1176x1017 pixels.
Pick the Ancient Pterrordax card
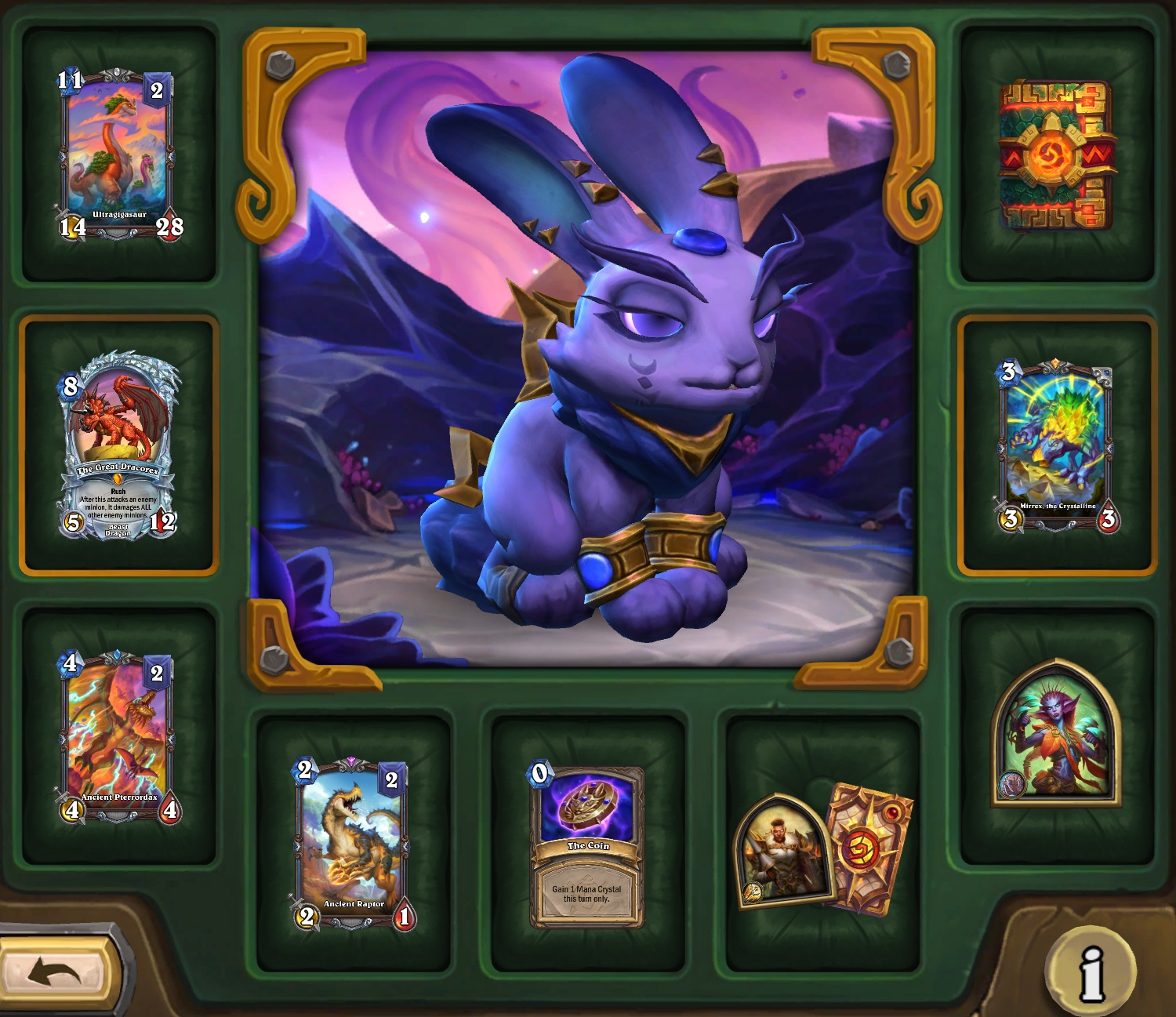[x=119, y=736]
